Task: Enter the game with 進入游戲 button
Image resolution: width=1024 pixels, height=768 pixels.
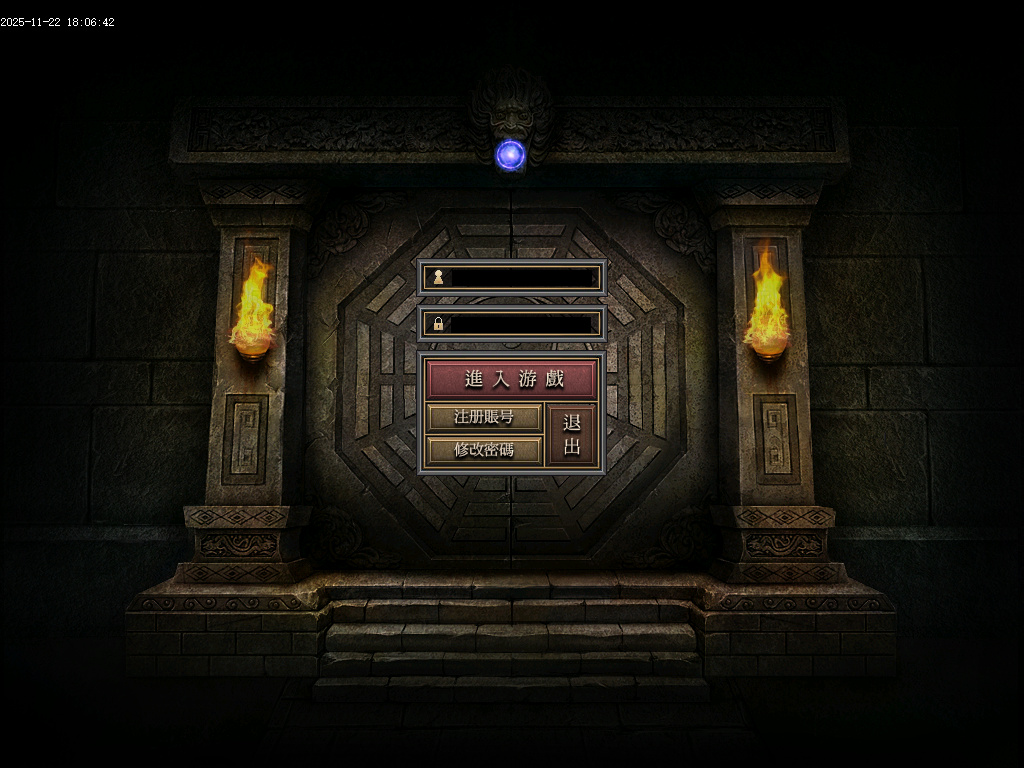Action: coord(511,379)
